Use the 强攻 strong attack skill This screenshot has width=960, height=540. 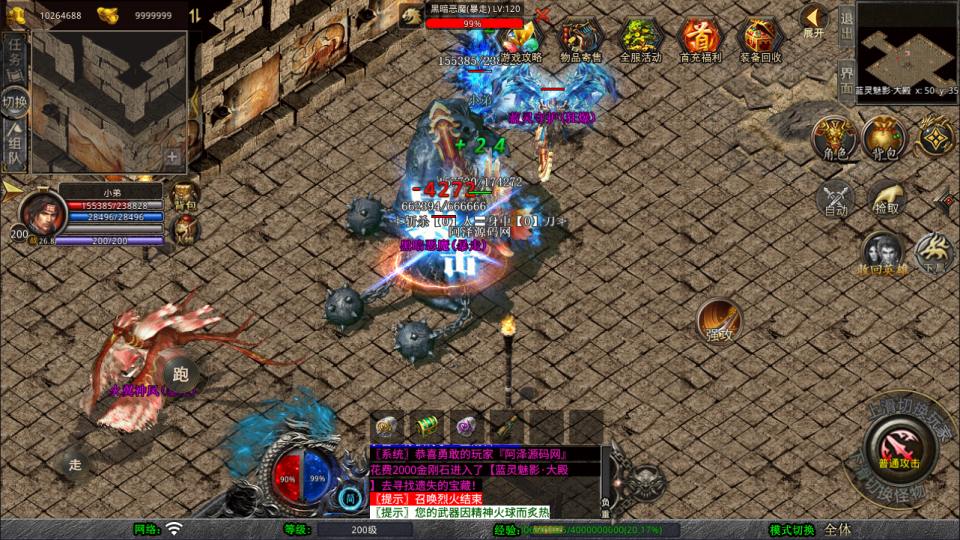click(719, 320)
